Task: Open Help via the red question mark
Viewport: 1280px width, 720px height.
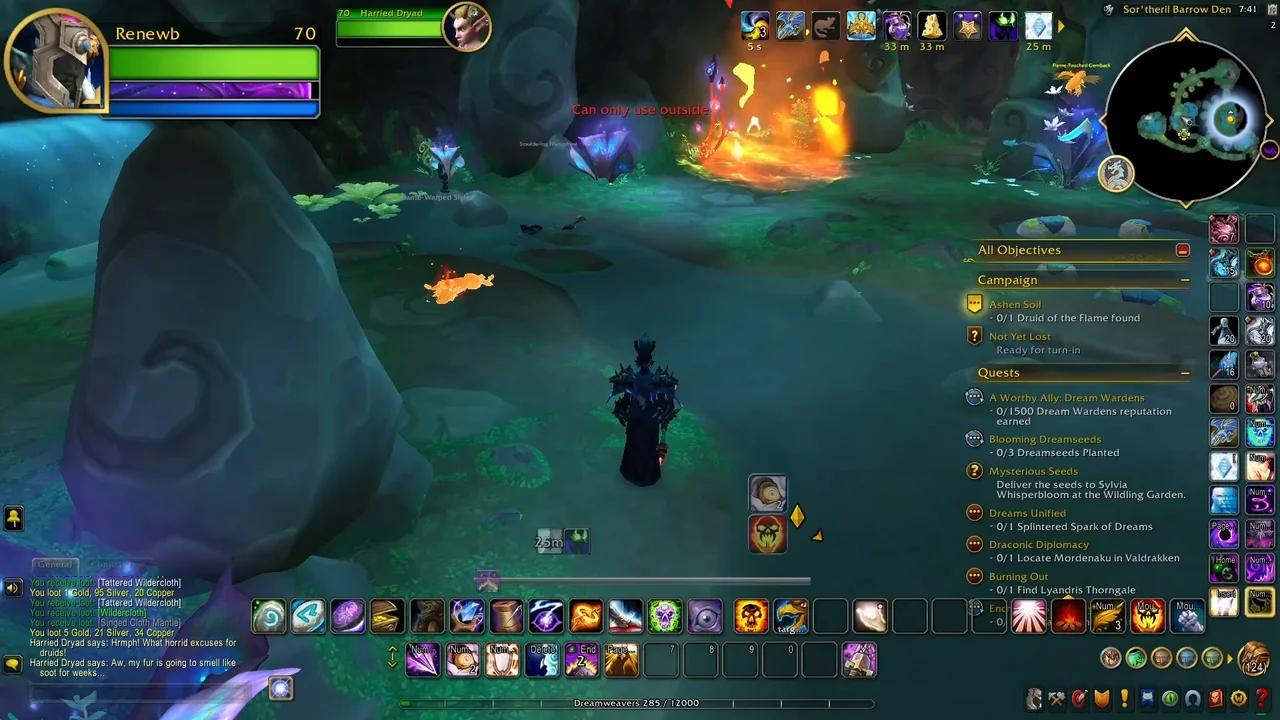Action: coord(1261,698)
